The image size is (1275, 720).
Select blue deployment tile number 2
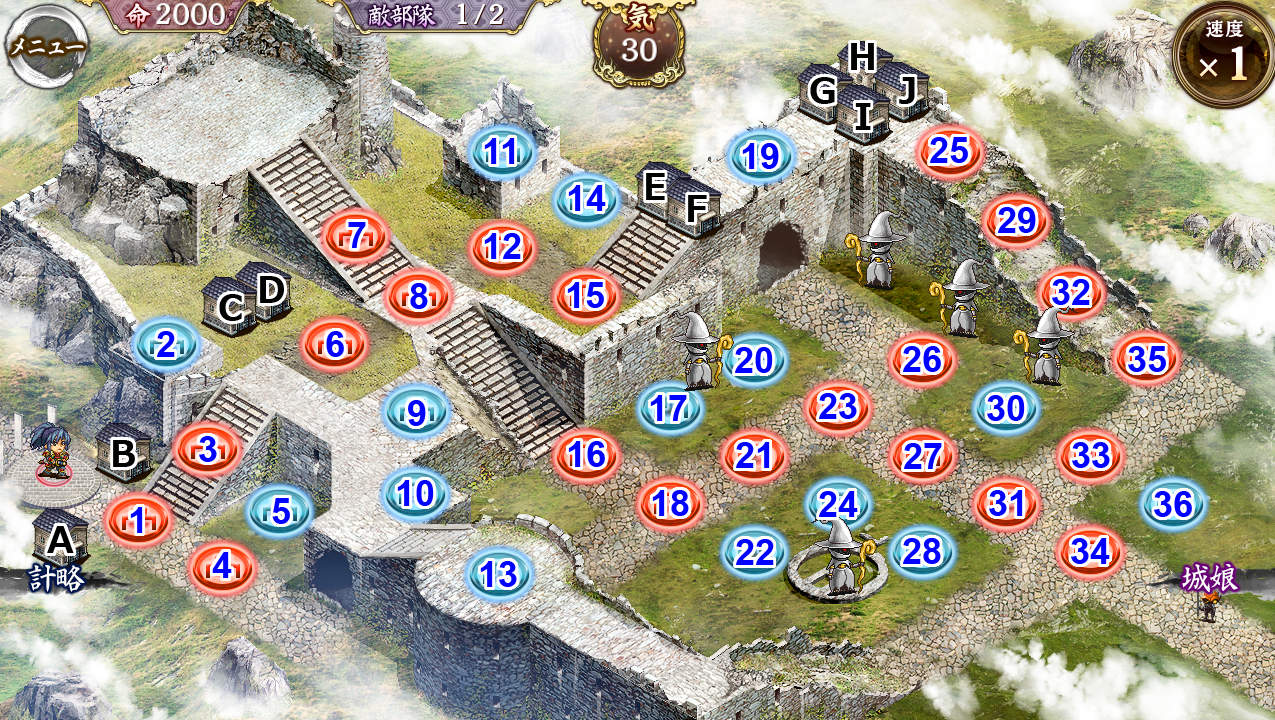(166, 346)
